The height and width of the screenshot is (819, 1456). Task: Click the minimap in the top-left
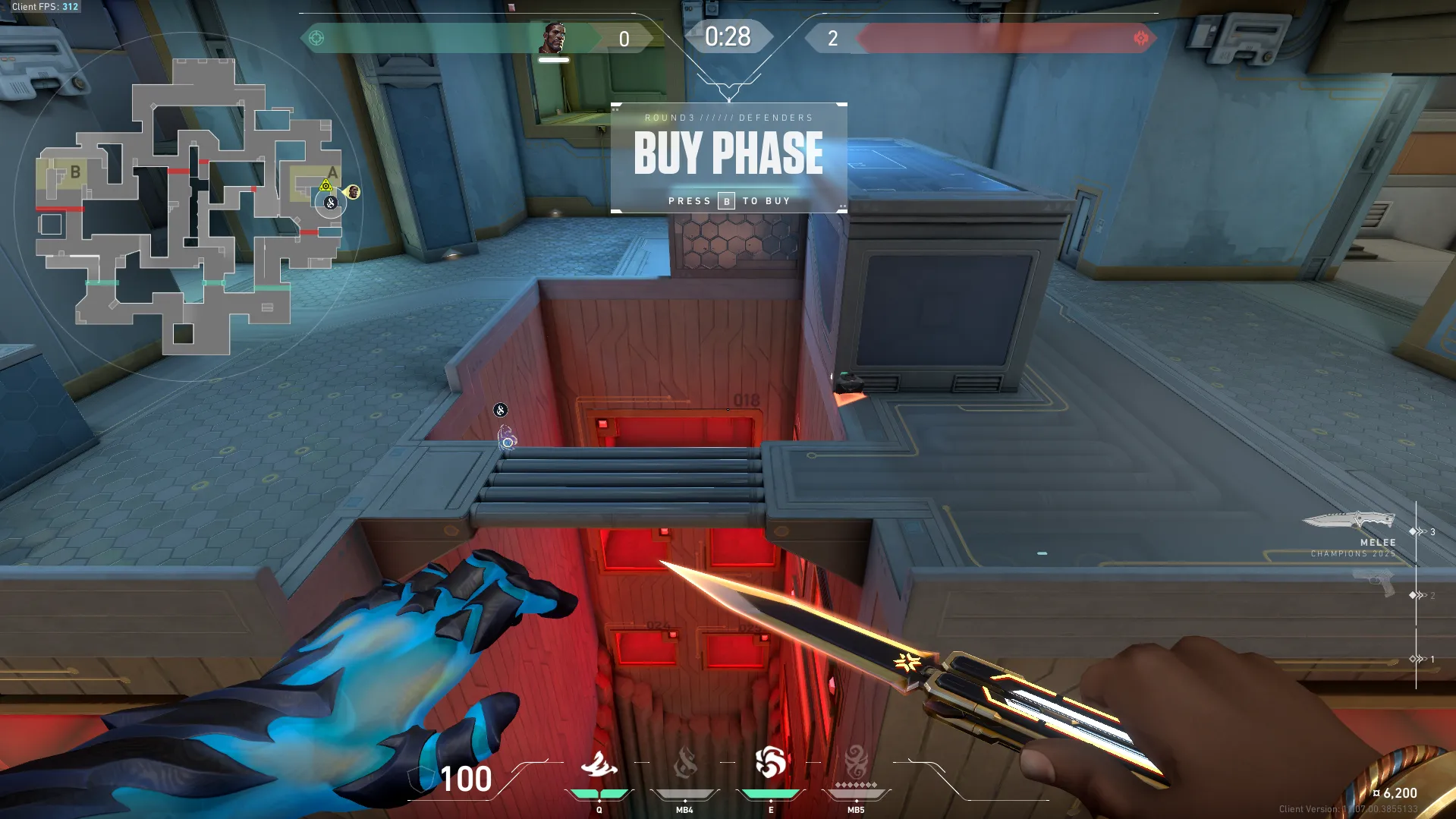pos(187,206)
